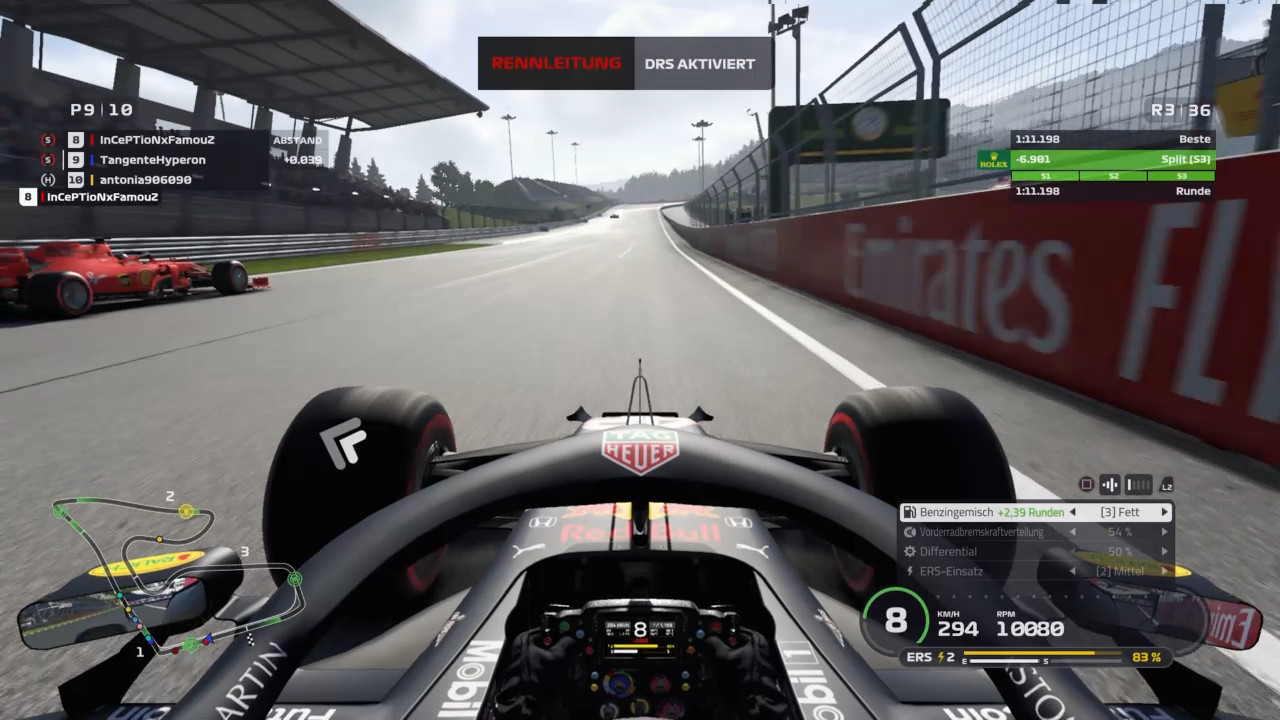Click the pink square record icon
The image size is (1280, 720).
1086,485
